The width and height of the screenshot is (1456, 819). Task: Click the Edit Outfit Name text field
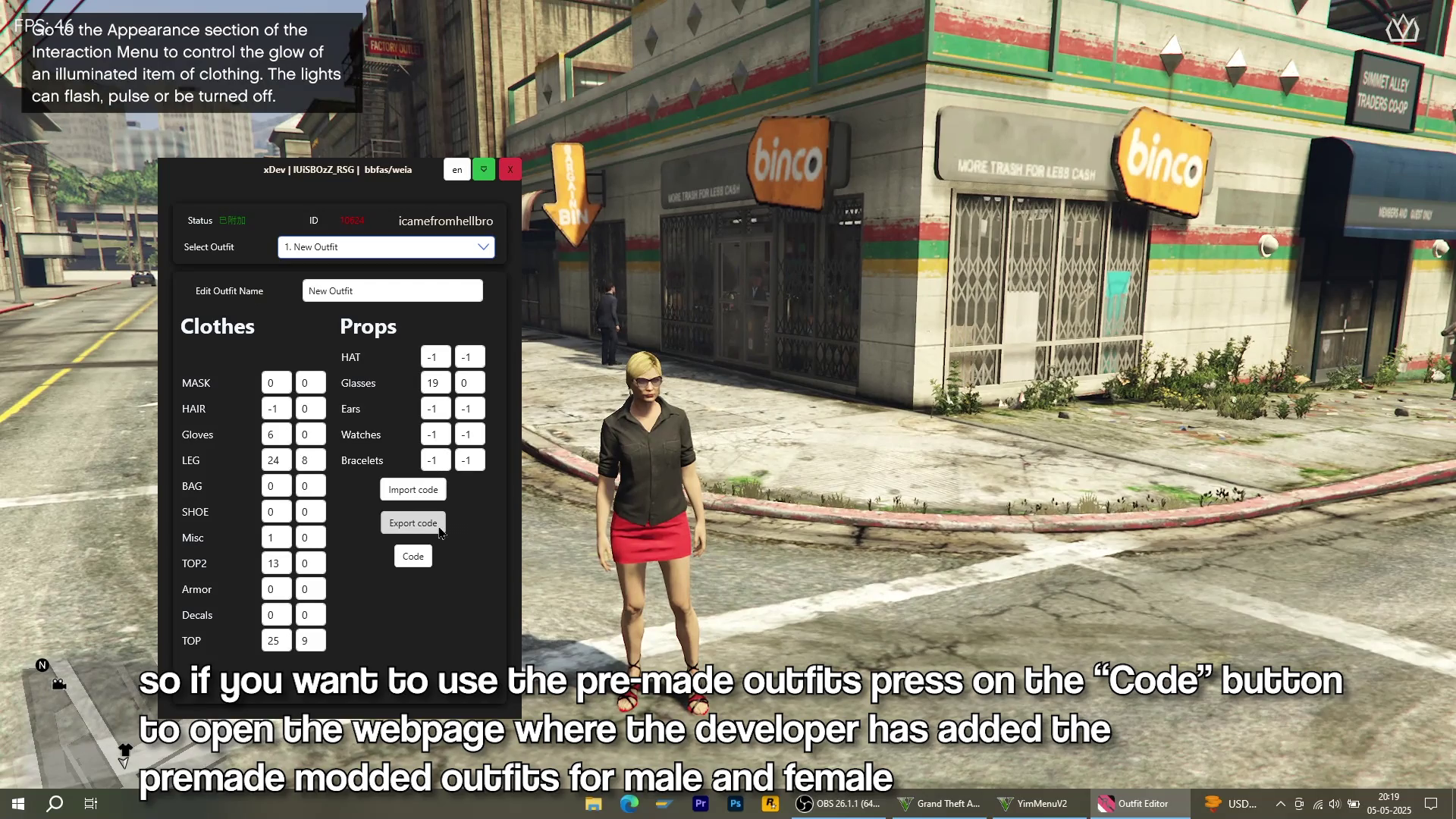point(392,291)
